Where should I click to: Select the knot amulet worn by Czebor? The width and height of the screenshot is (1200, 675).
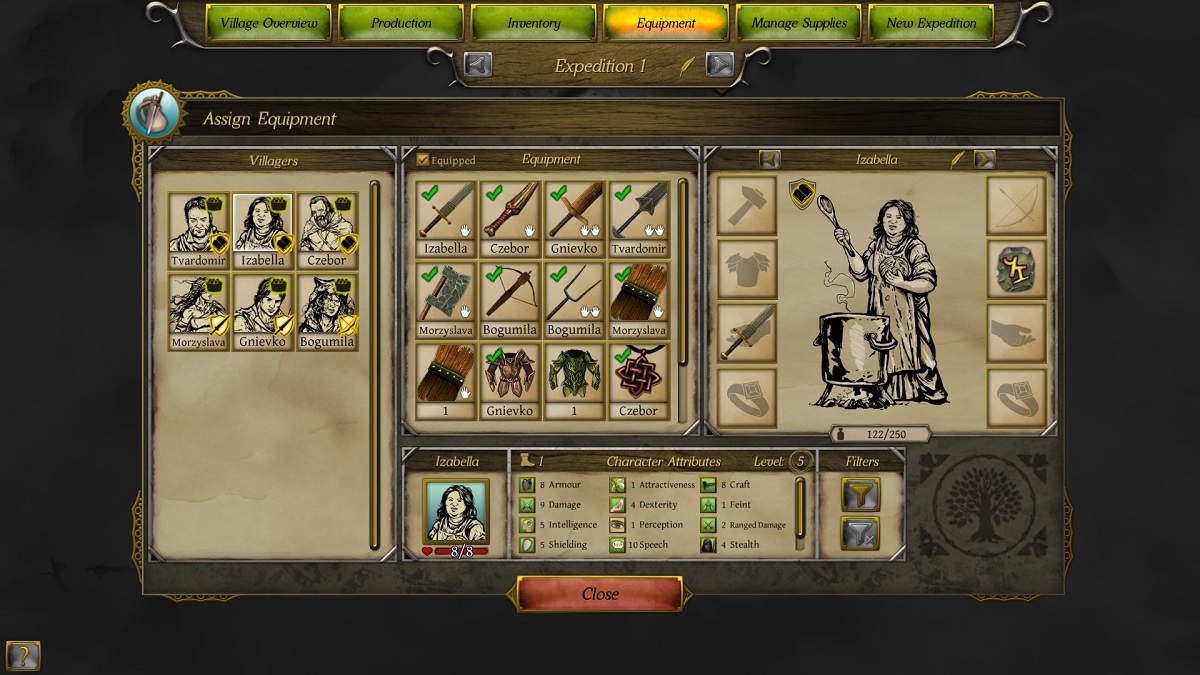pyautogui.click(x=638, y=374)
